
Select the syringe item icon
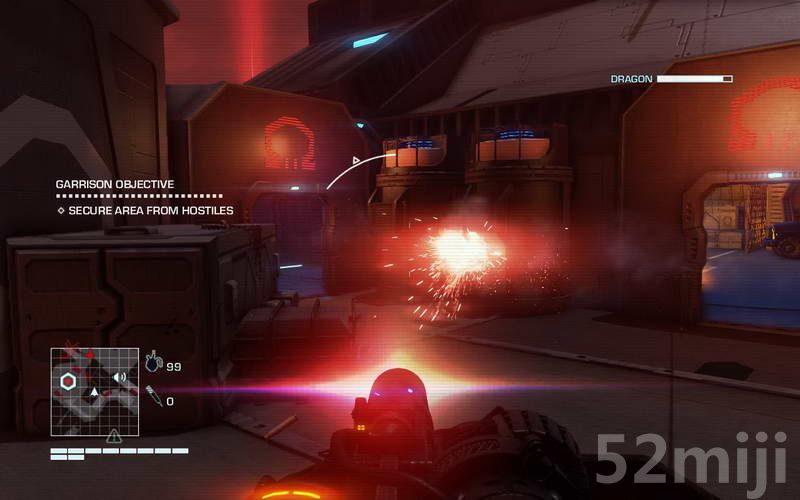pos(153,399)
